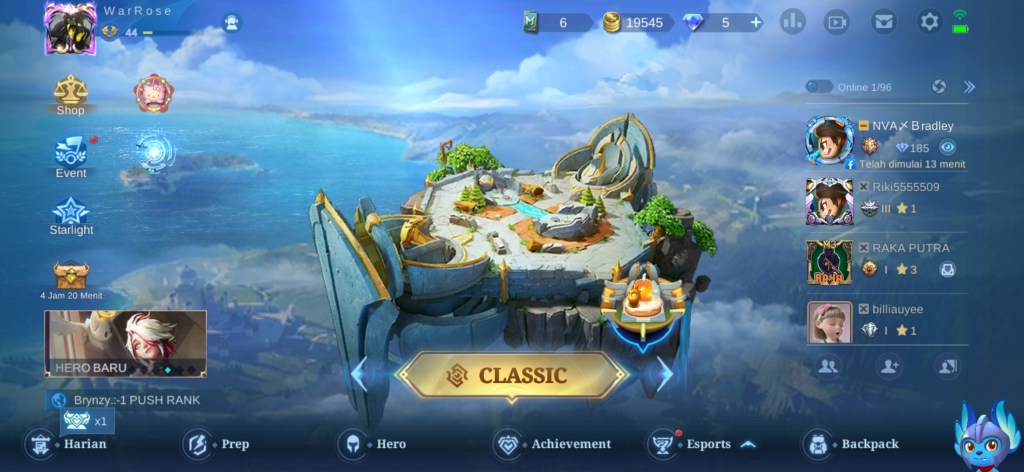
Task: Open the HERO BARU banner
Action: [x=125, y=344]
